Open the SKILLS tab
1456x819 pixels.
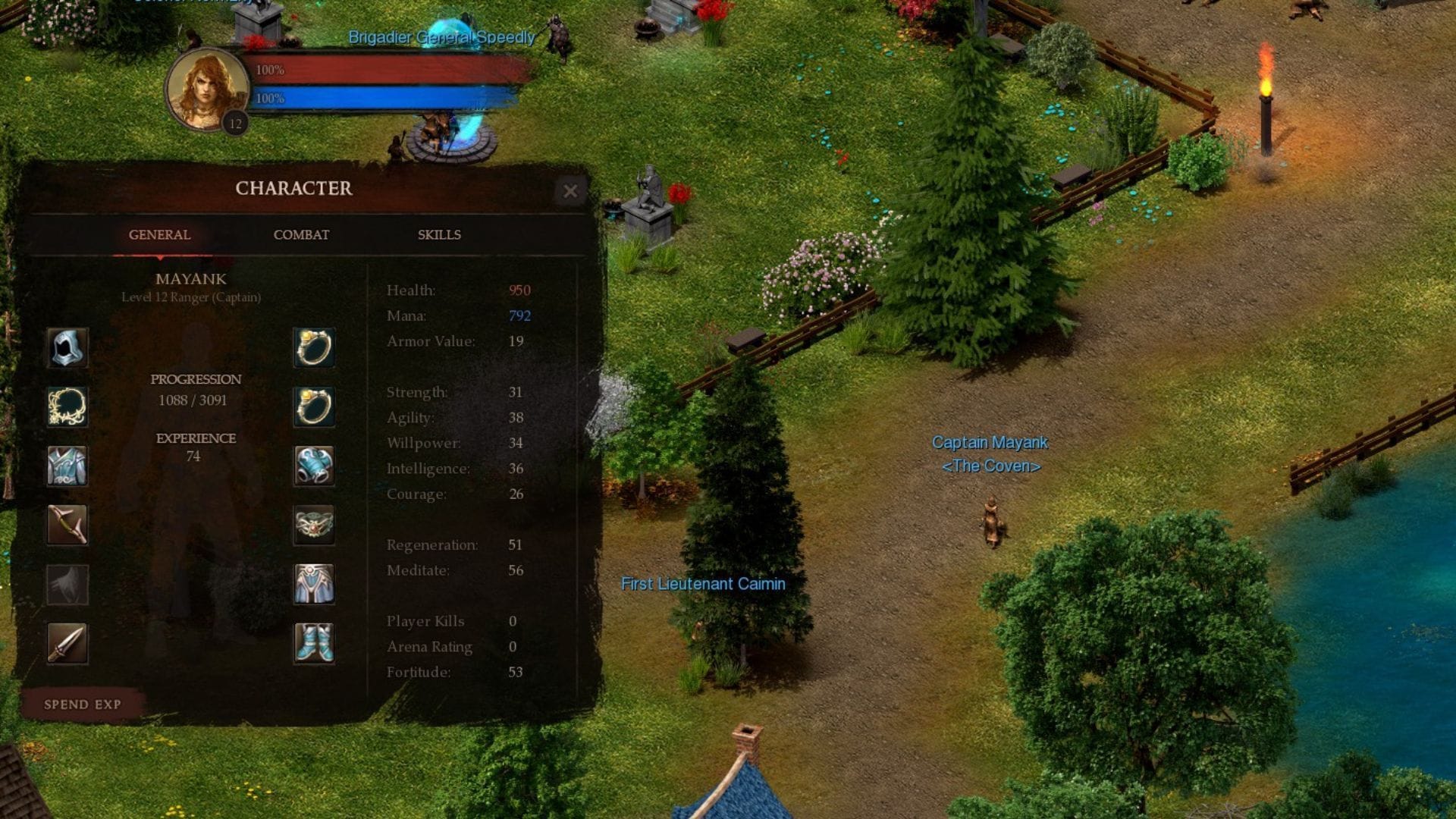click(438, 235)
